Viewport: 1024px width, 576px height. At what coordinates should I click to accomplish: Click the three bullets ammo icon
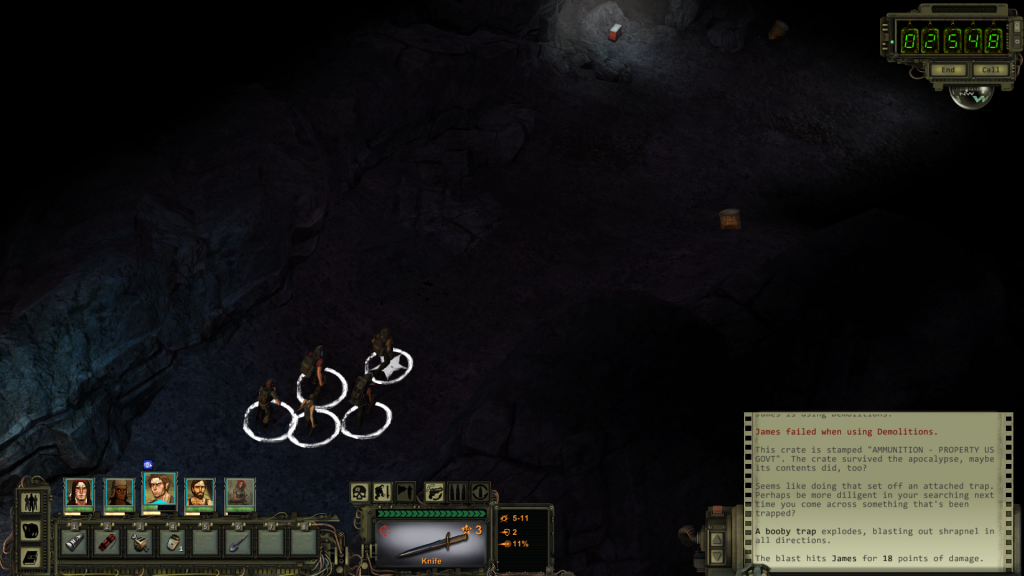(457, 492)
